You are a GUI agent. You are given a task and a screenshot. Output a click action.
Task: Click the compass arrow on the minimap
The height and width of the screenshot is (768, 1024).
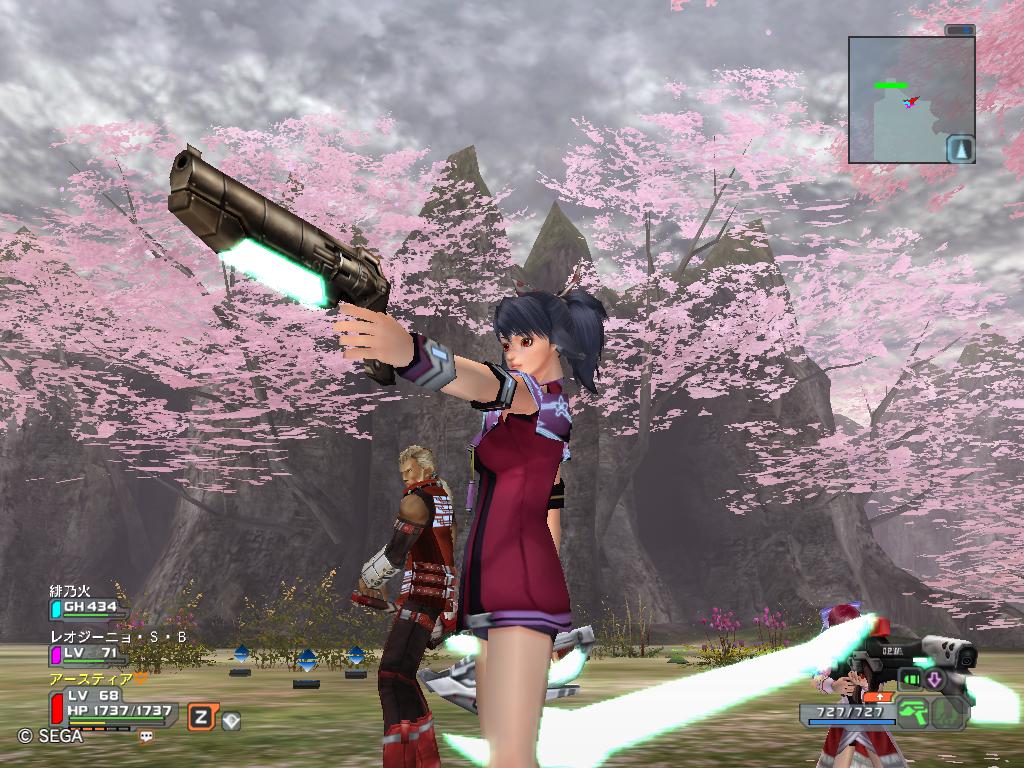pos(961,148)
